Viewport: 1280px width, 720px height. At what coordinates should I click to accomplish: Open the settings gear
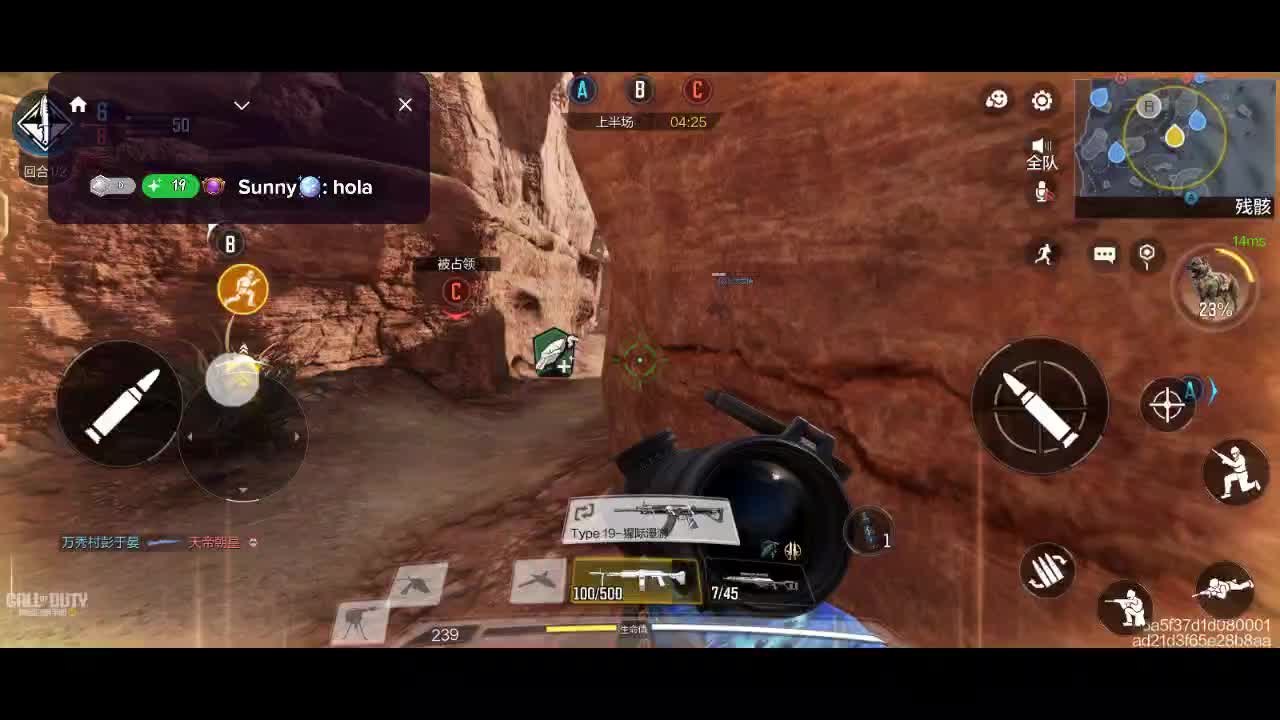[x=1042, y=100]
